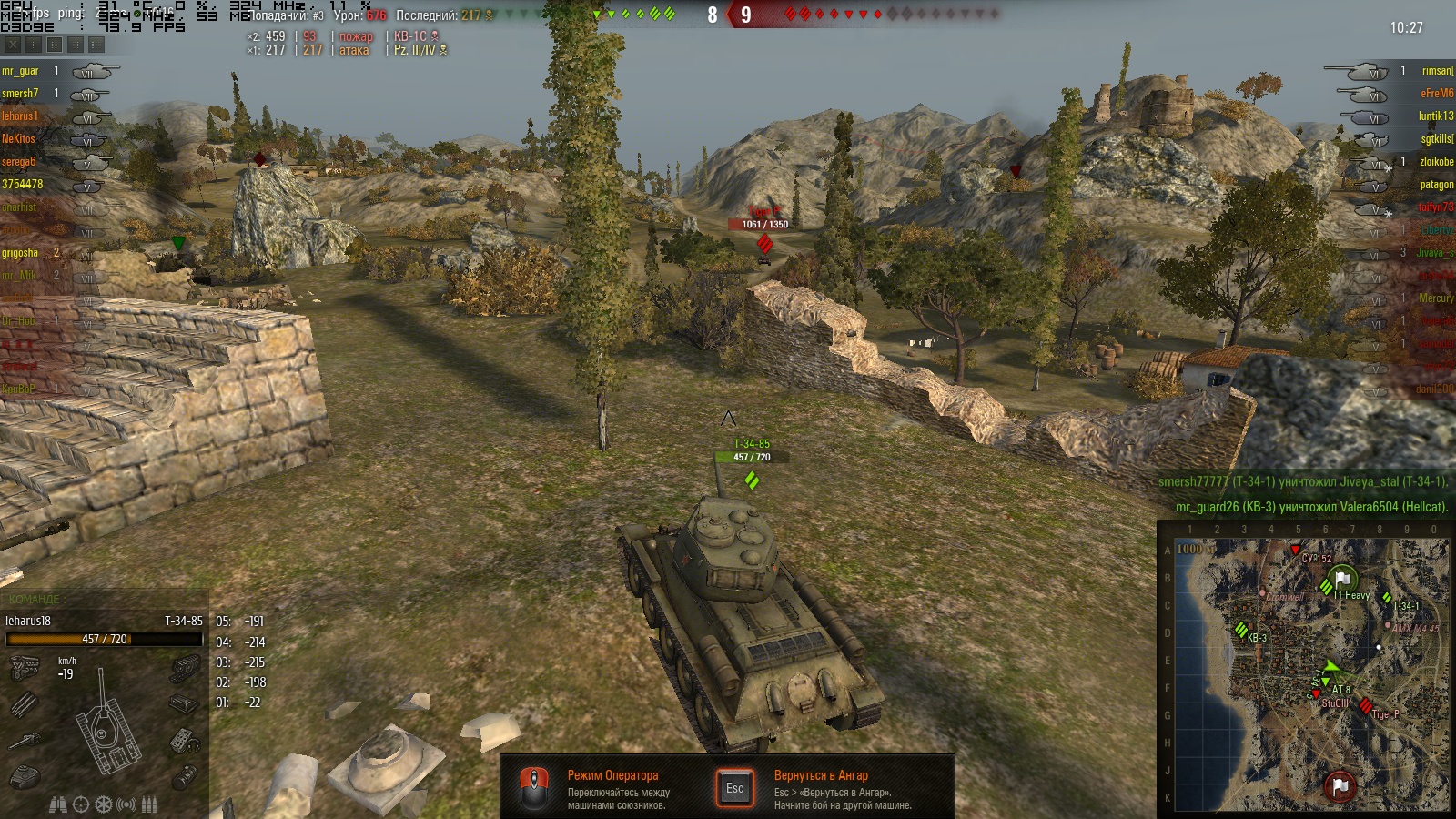Select player smersh7 in the allied list
This screenshot has height=819, width=1456.
pos(20,94)
